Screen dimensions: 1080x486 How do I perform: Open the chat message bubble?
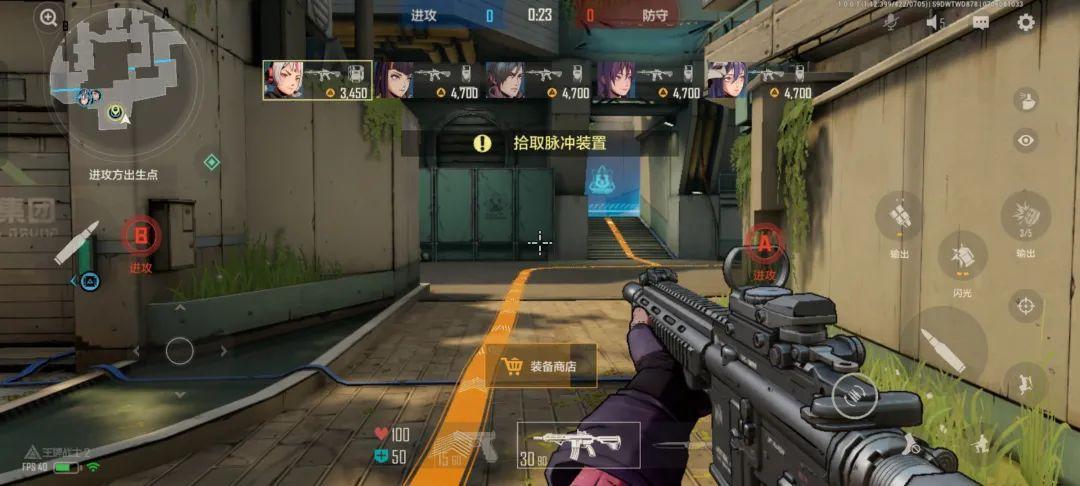[980, 23]
